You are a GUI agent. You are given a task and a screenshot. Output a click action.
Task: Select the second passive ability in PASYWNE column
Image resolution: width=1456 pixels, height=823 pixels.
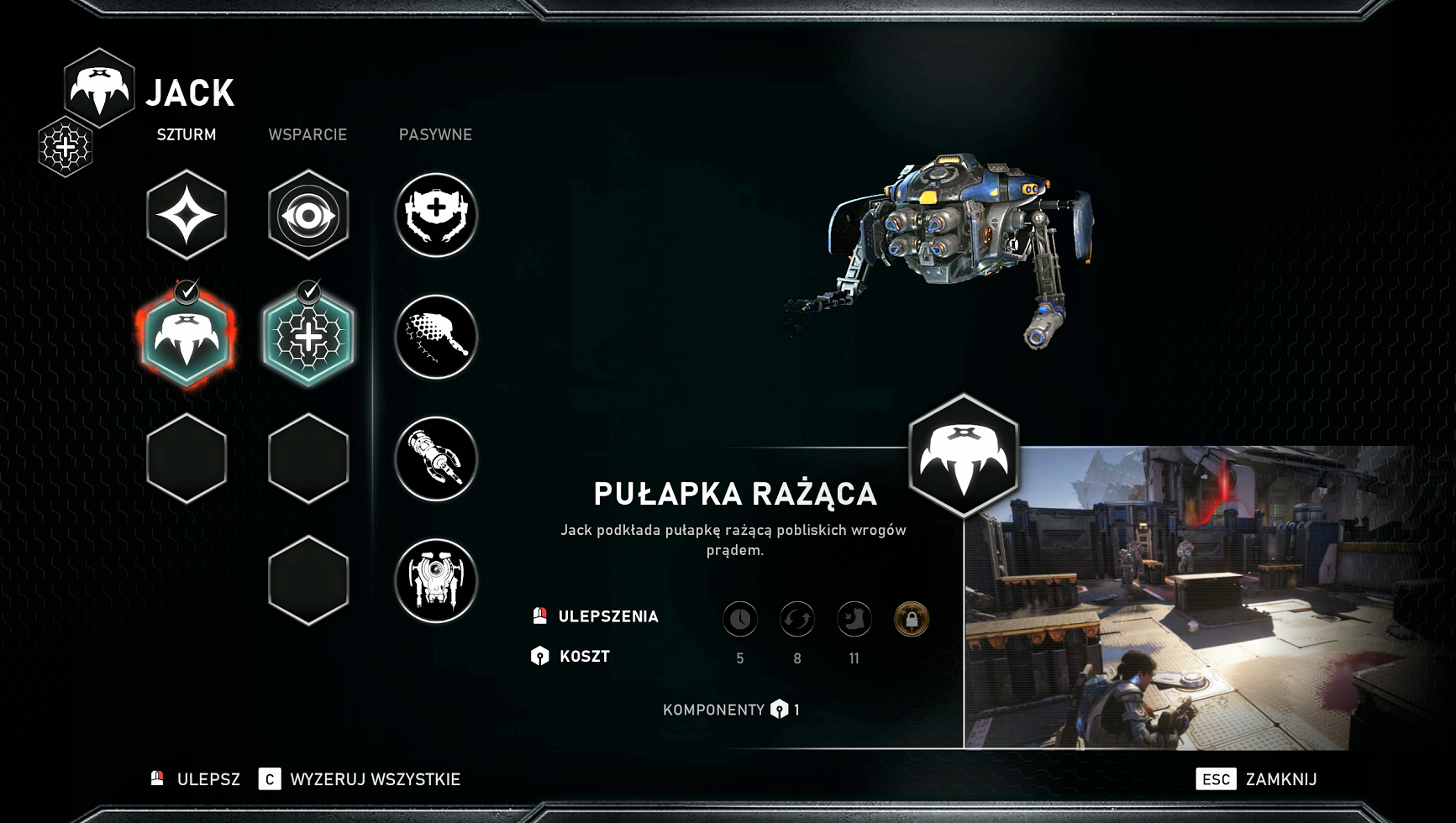(436, 336)
